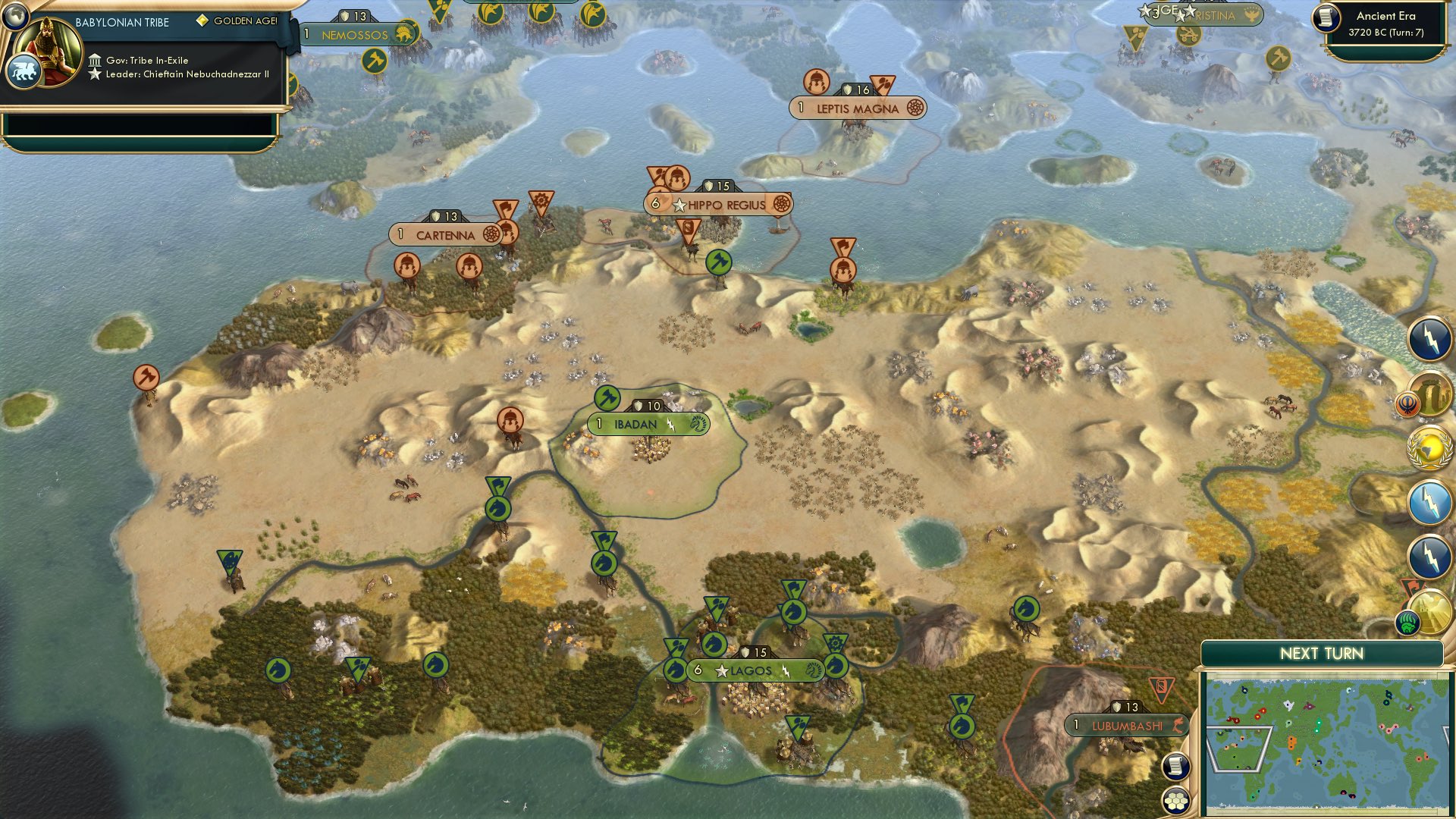Click the yellow world diplomacy icon on right sidebar
1456x819 pixels.
(1430, 449)
